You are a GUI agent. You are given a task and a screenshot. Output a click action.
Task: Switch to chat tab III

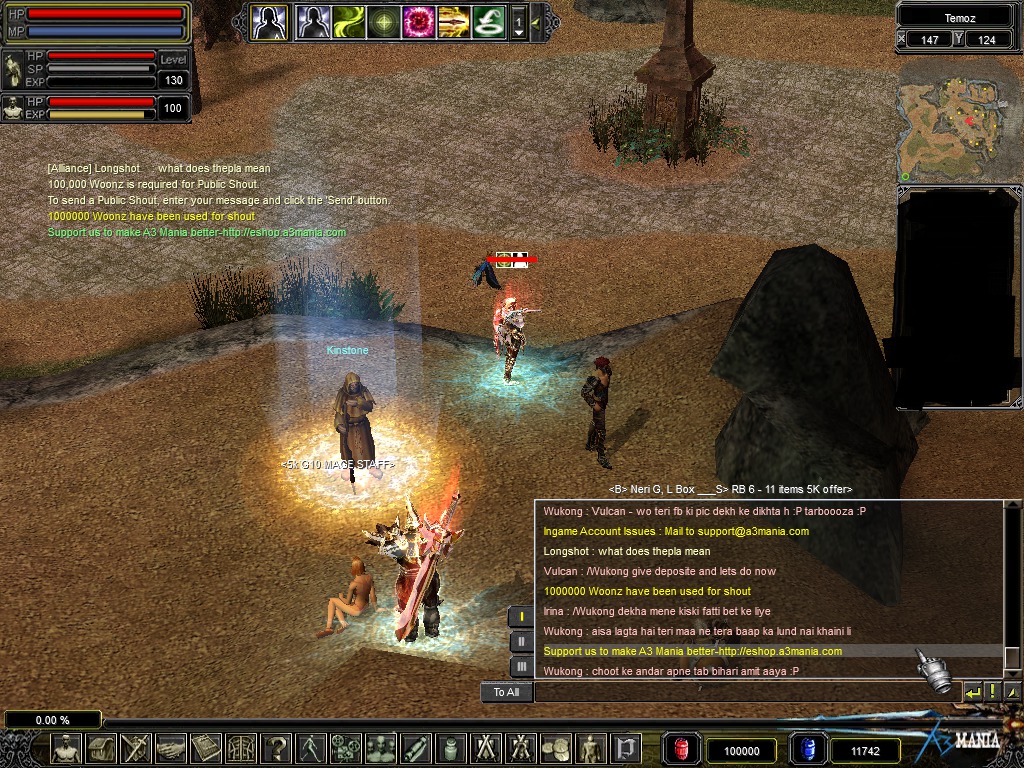[x=521, y=666]
